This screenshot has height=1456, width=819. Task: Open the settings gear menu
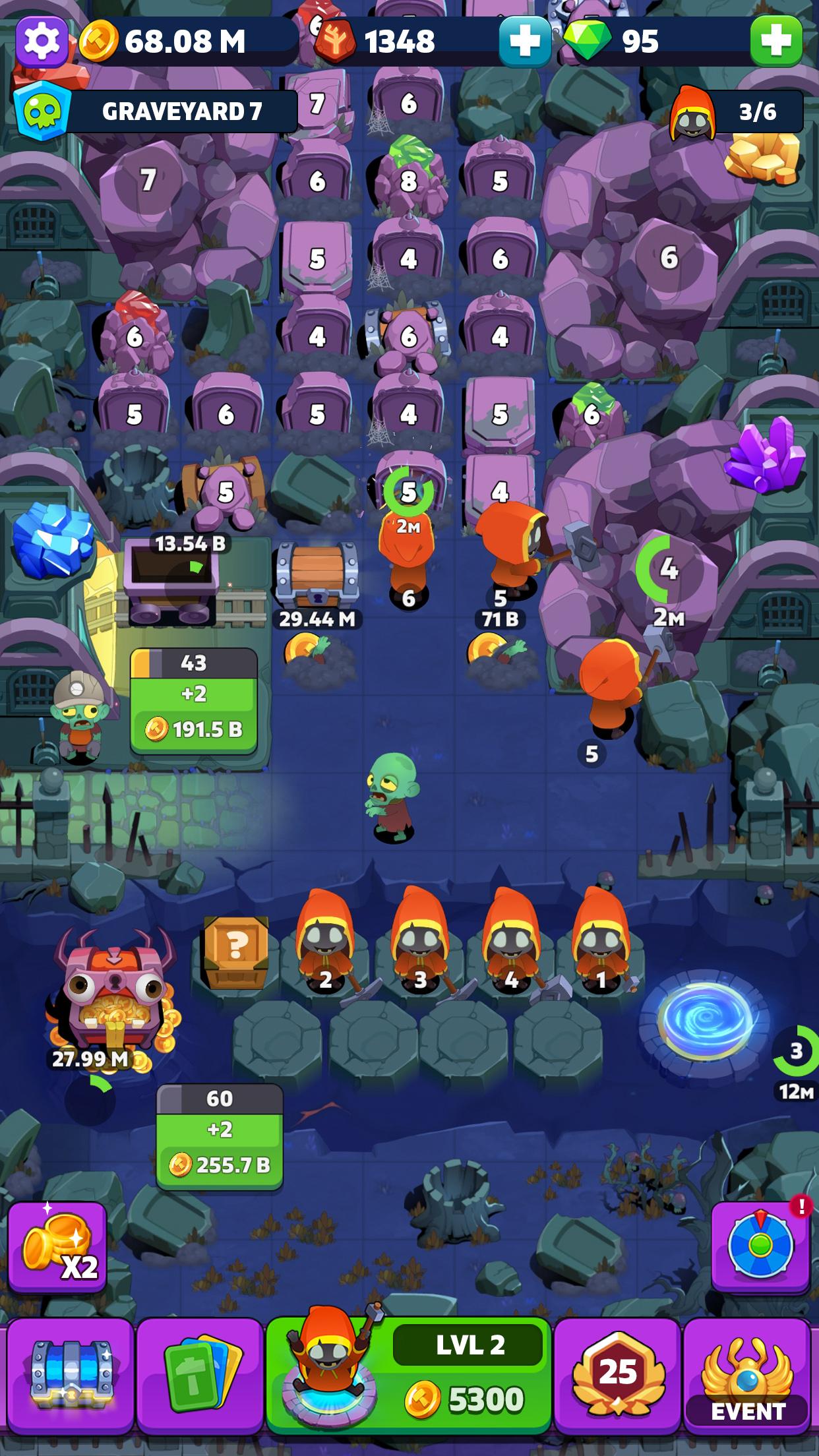pos(42,41)
